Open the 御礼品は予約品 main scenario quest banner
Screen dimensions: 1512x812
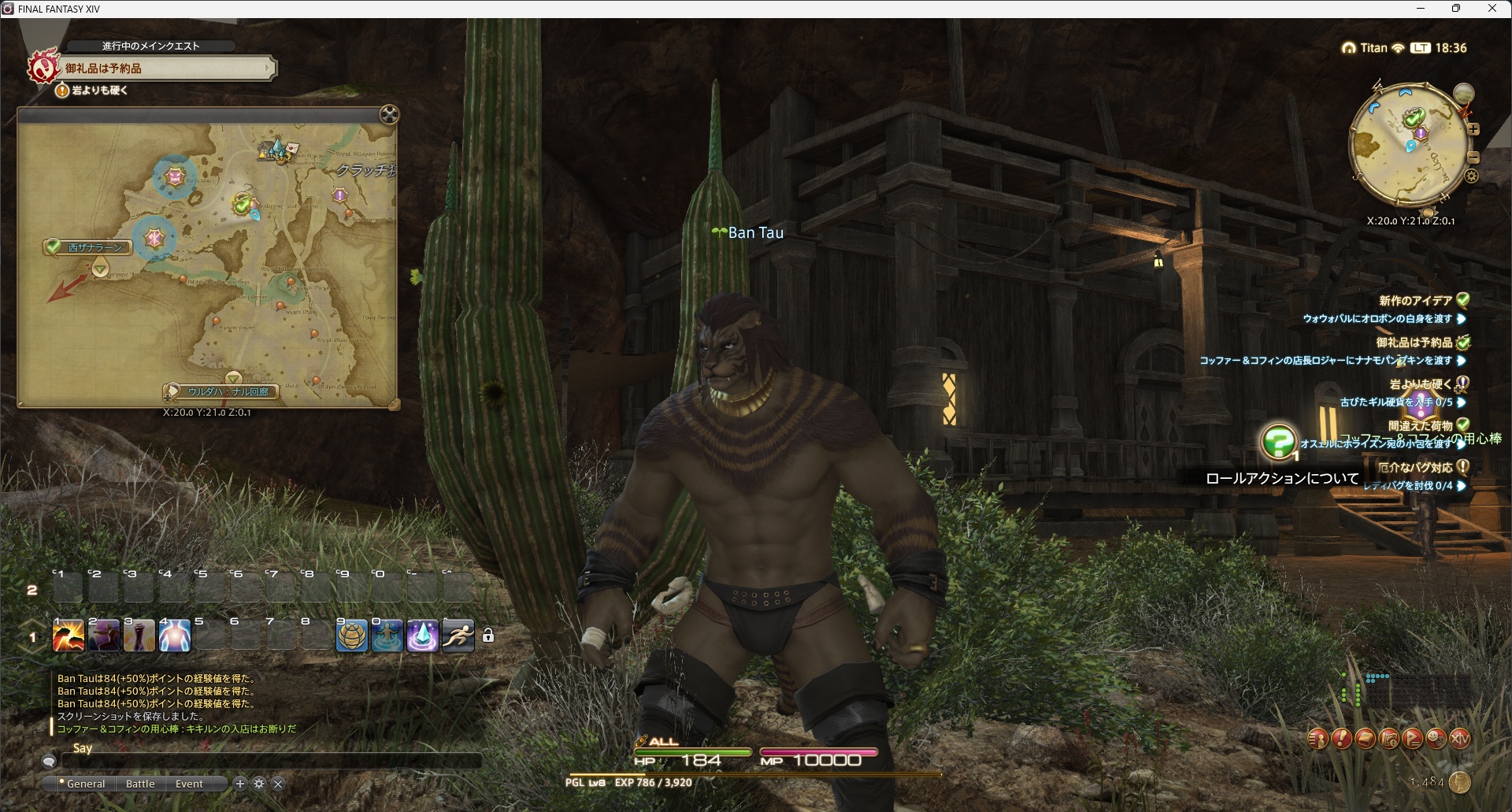(x=165, y=69)
